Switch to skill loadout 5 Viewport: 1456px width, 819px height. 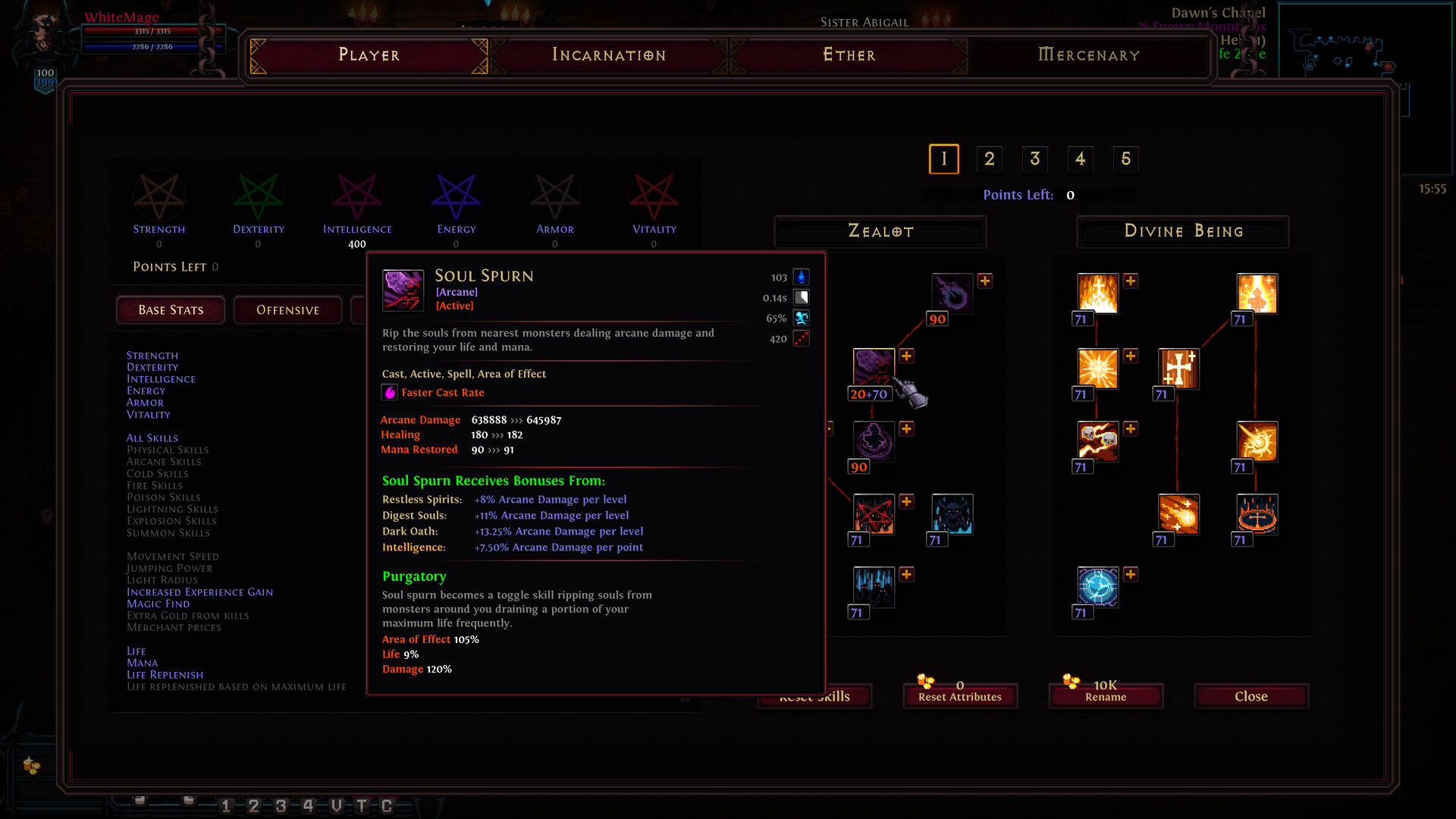point(1125,158)
